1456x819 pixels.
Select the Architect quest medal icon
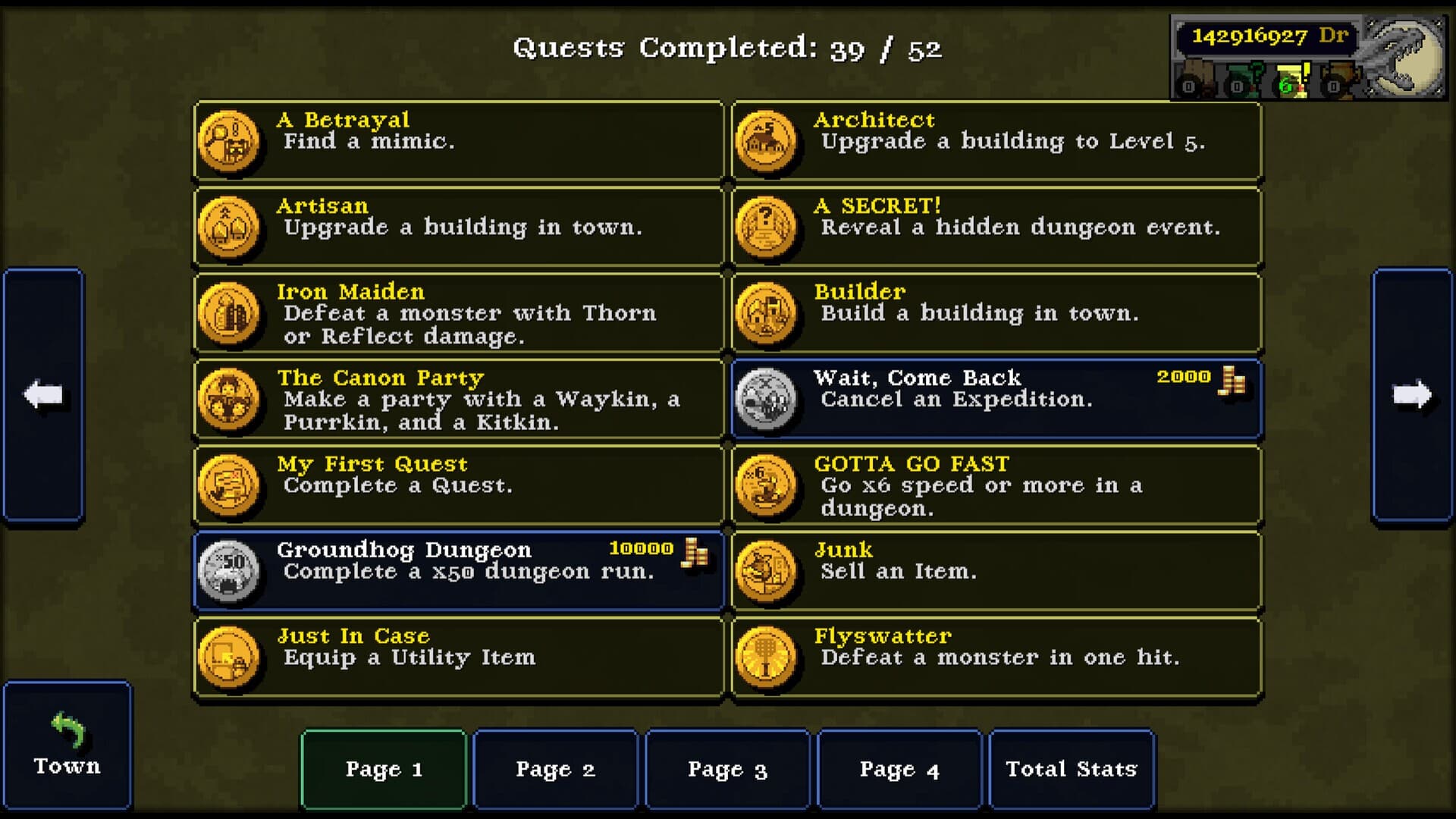(x=767, y=140)
